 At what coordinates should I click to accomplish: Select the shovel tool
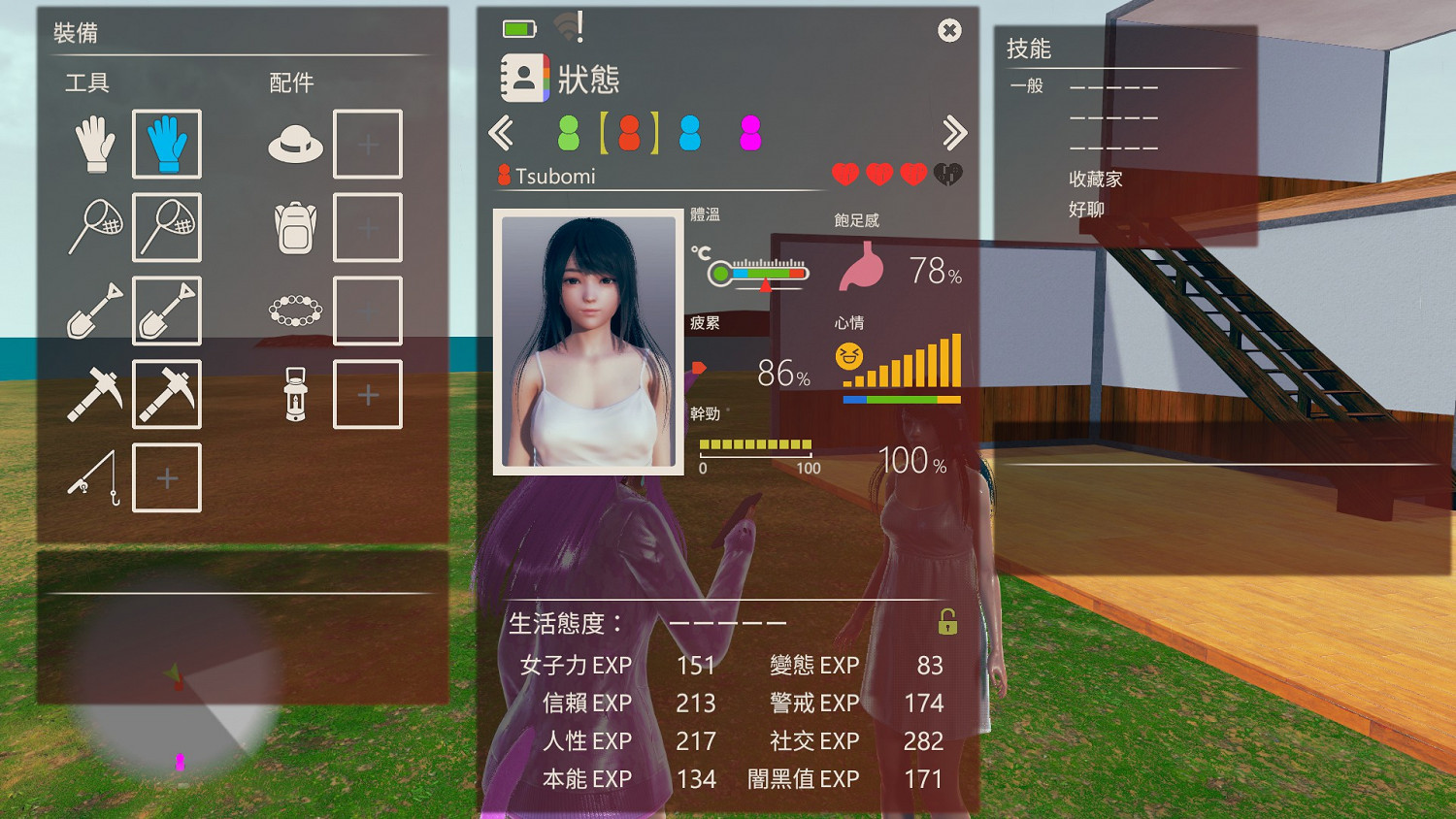point(94,311)
